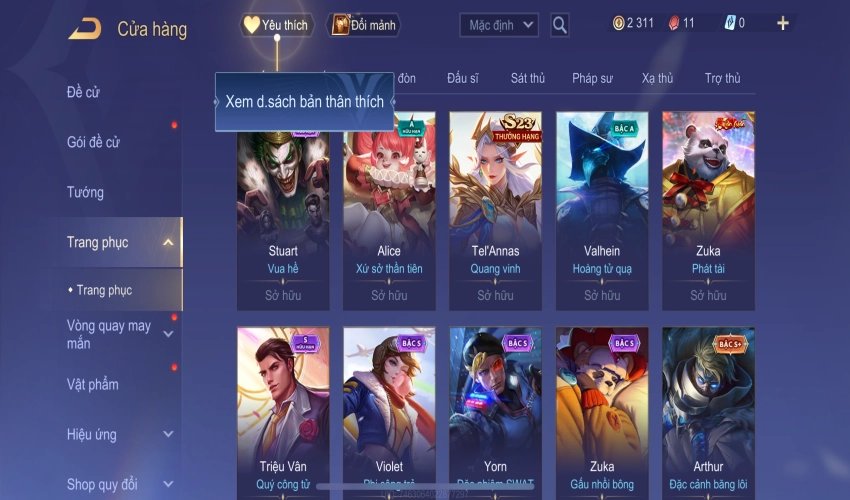Open the Yêu thích favorites list
The height and width of the screenshot is (500, 850).
pyautogui.click(x=277, y=25)
